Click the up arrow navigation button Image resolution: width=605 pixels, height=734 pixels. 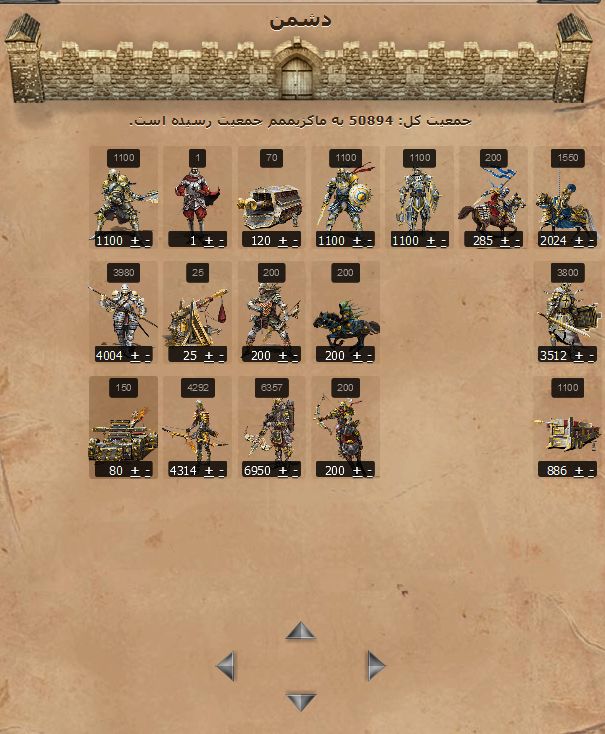(300, 631)
